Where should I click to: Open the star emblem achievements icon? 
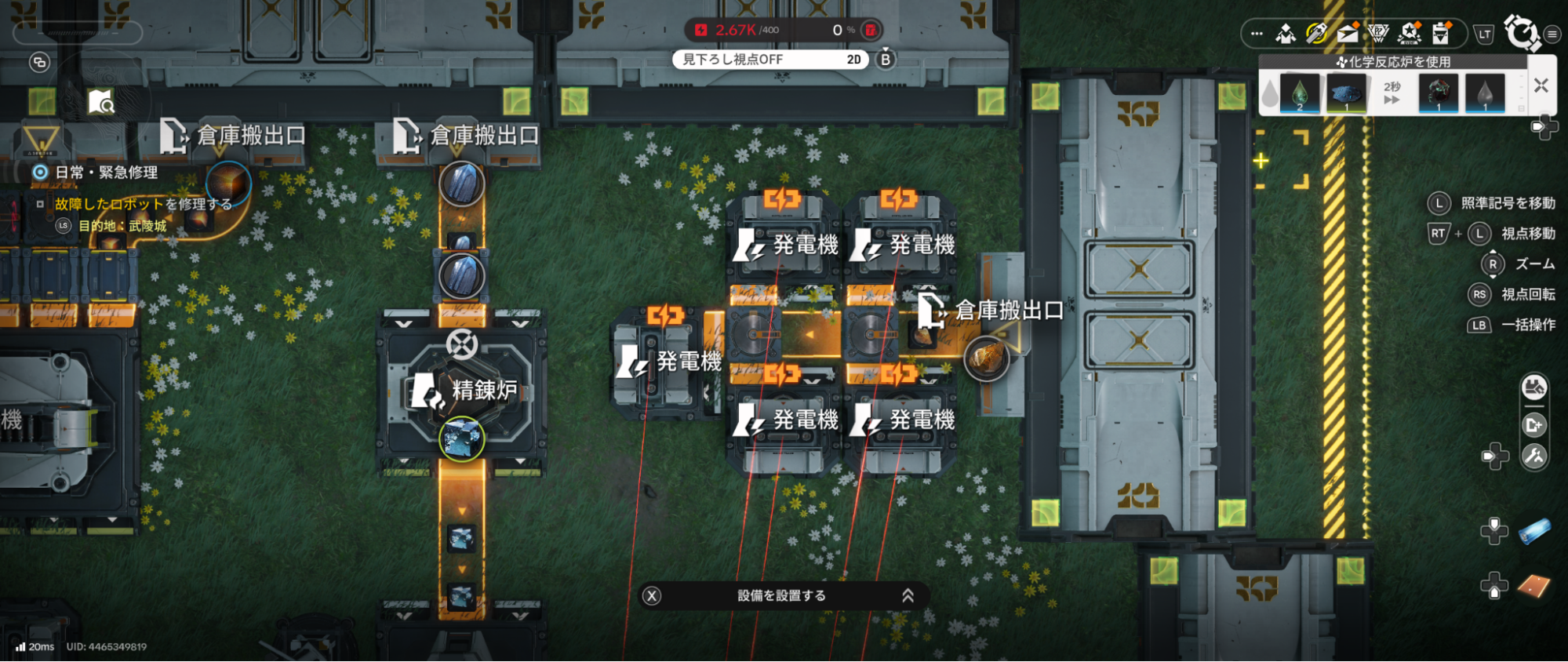(x=1408, y=33)
